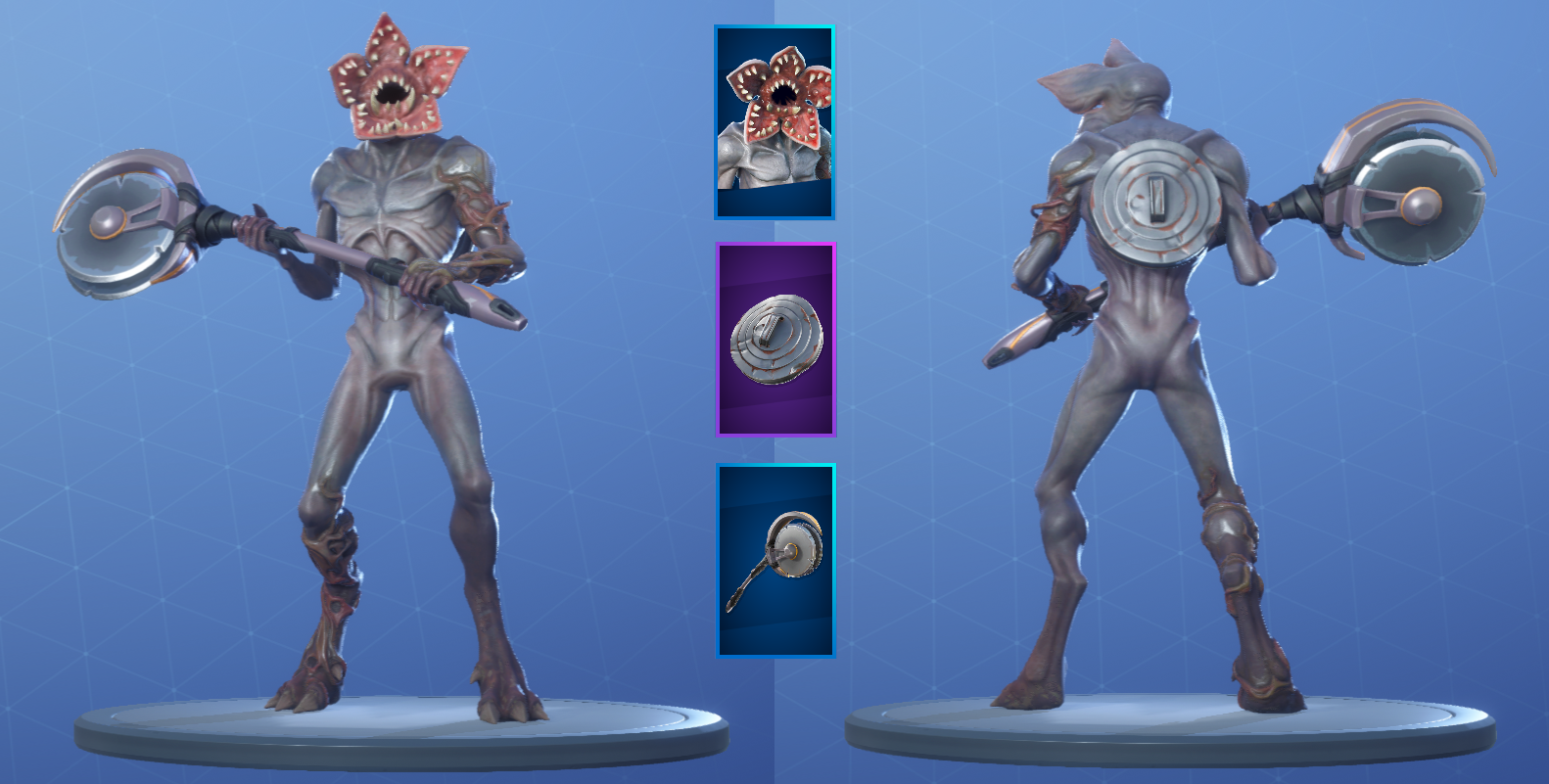The width and height of the screenshot is (1549, 784).
Task: Click the petal mouth of the front-facing Demogorgon
Action: pos(392,93)
